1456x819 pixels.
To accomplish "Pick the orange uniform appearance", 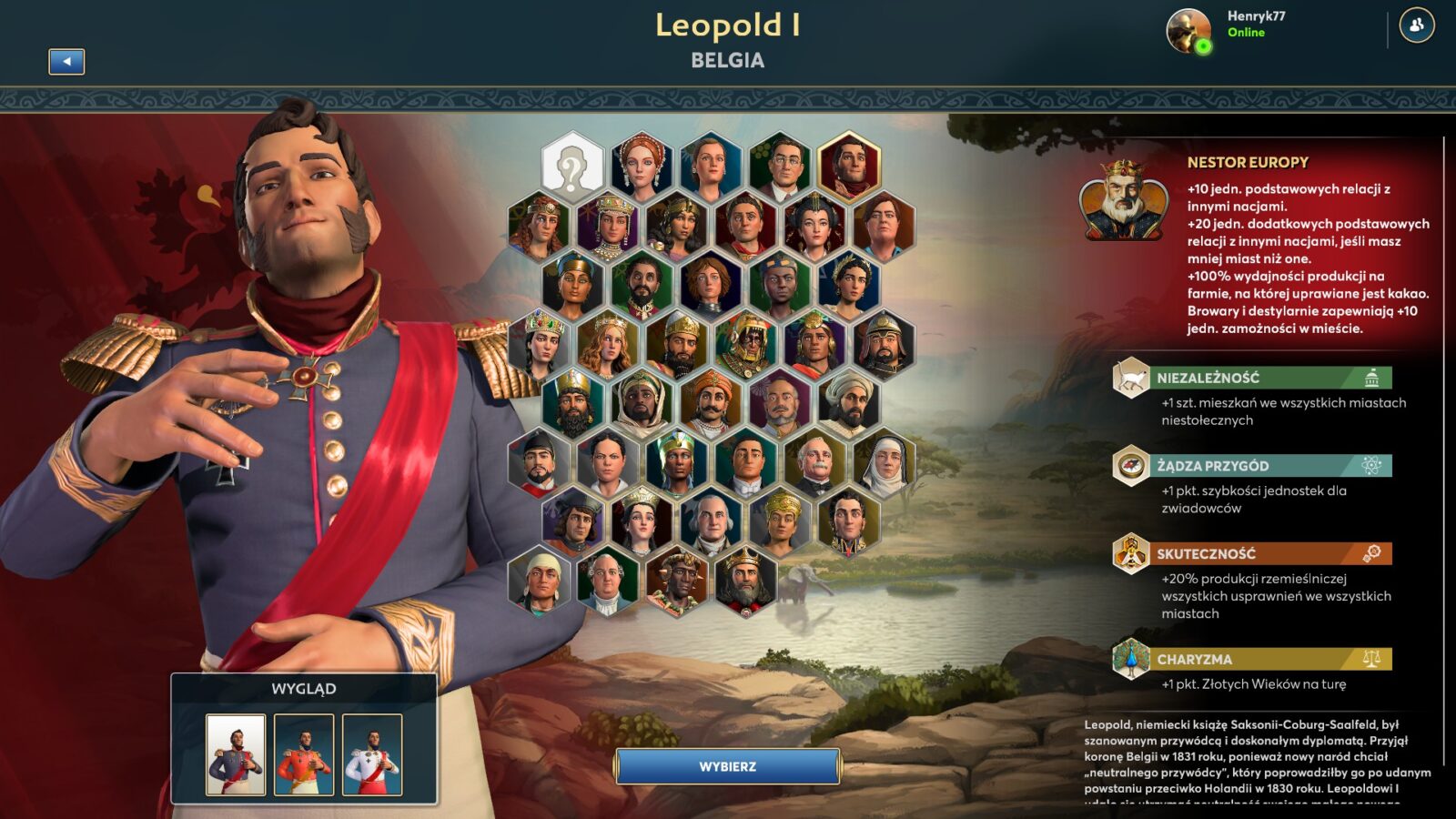I will (304, 754).
